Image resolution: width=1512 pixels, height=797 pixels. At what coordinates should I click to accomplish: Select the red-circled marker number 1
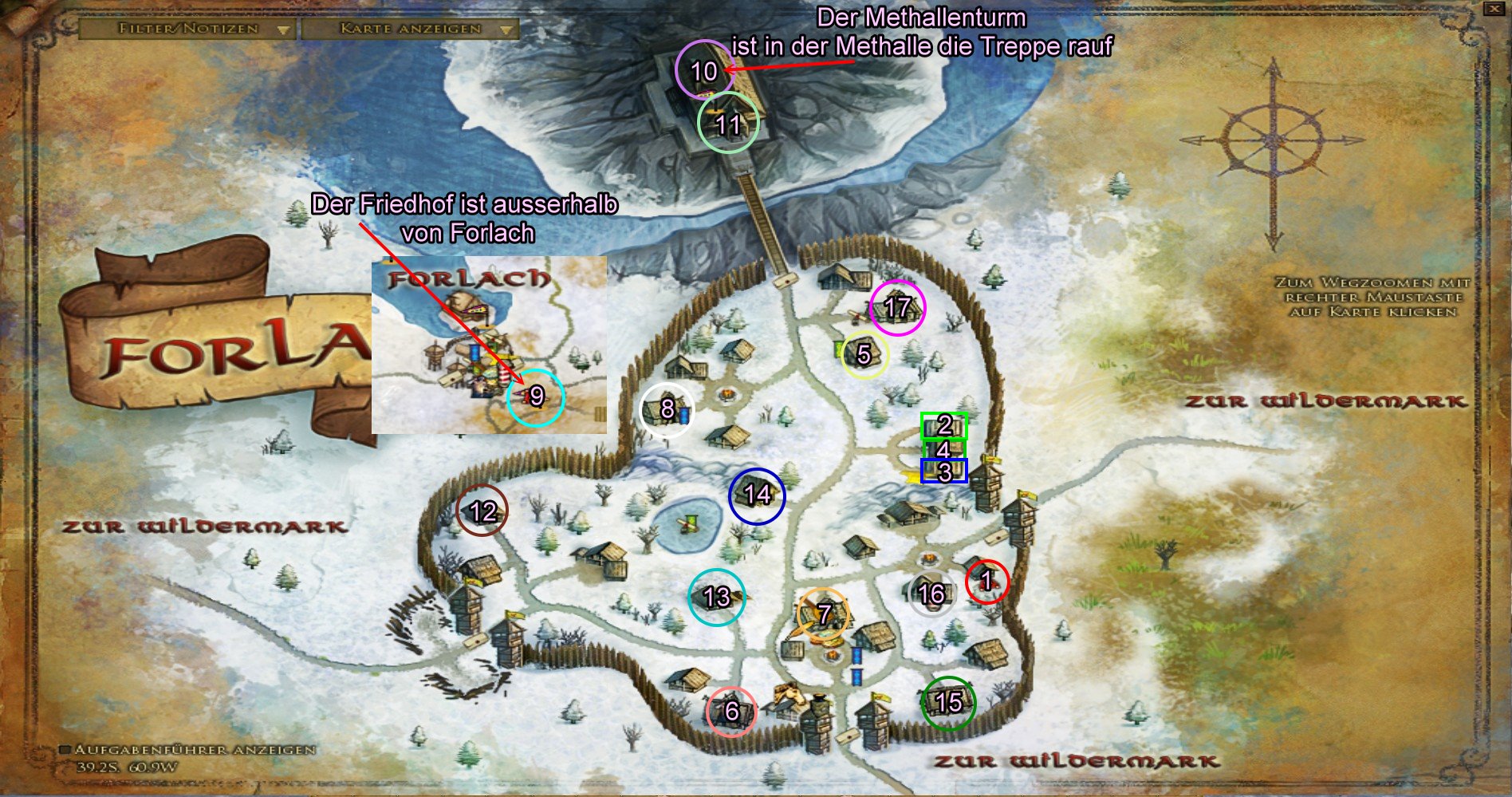(x=986, y=581)
